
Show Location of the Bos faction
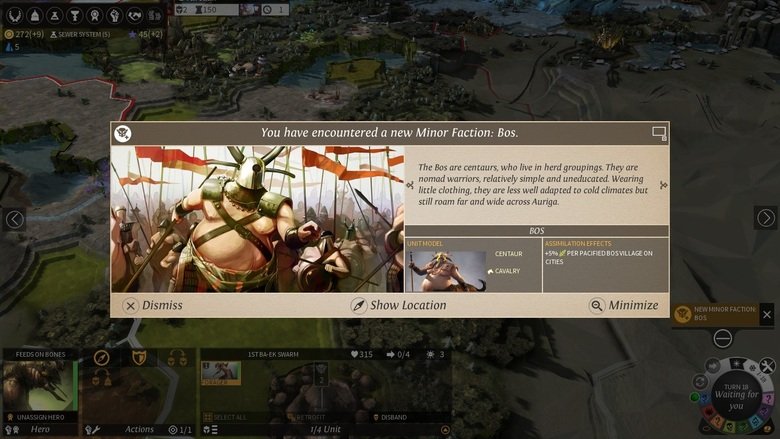(398, 305)
